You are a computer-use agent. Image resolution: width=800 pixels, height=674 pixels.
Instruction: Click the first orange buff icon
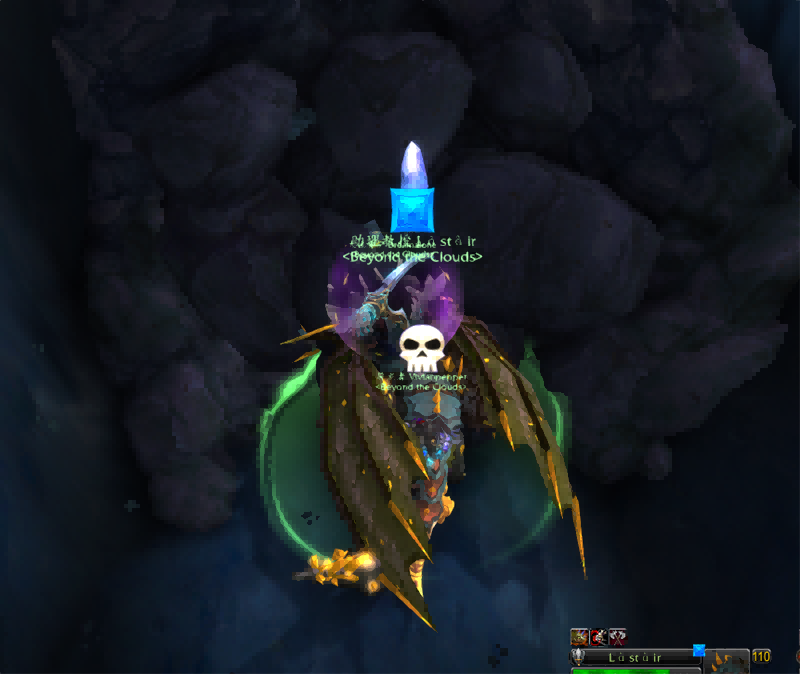pos(578,636)
